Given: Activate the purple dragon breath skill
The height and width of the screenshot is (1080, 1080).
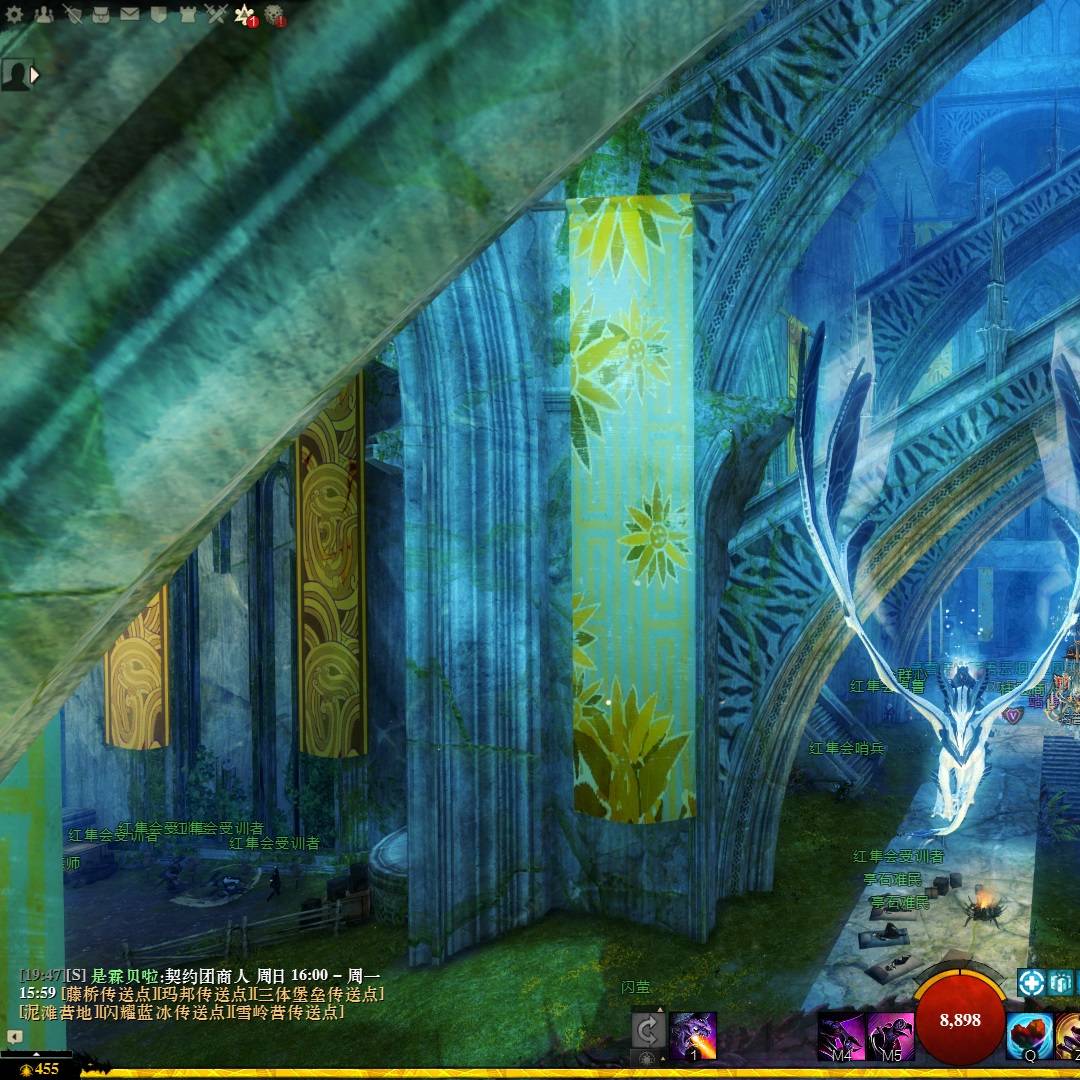Looking at the screenshot, I should (x=692, y=1034).
